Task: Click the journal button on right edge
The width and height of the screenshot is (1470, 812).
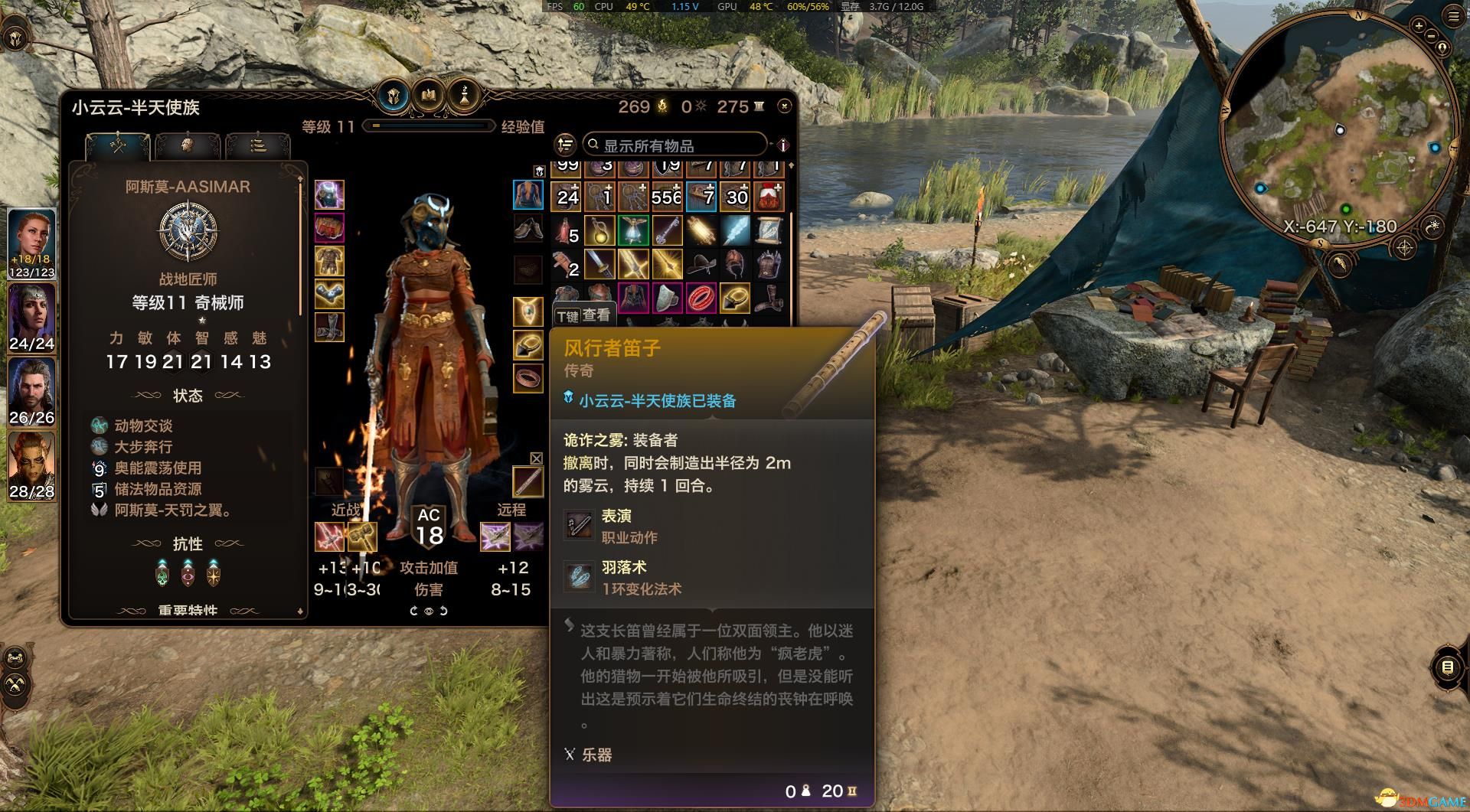Action: click(1447, 667)
